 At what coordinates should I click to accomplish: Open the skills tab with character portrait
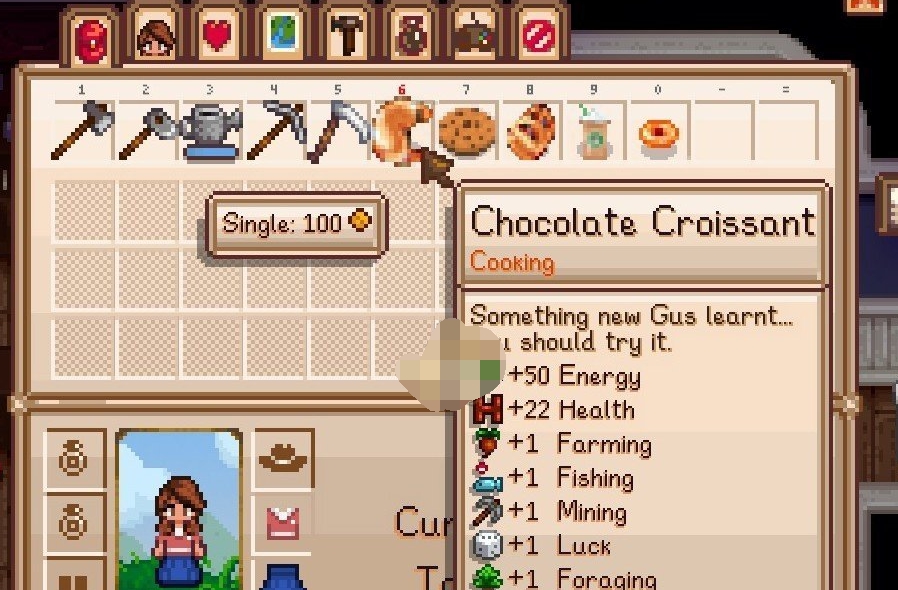pos(156,36)
